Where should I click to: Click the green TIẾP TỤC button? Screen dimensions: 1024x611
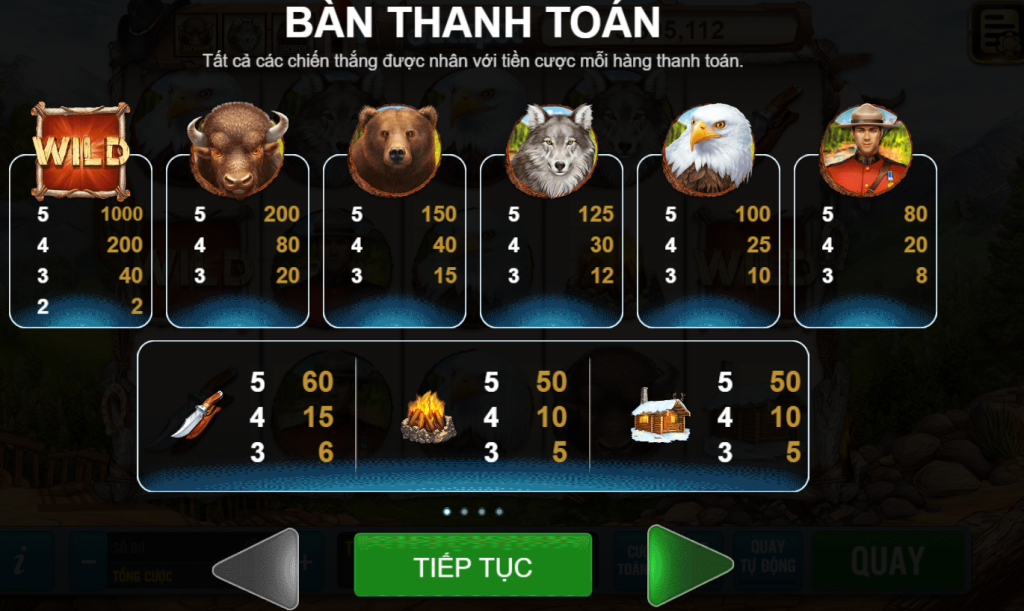click(472, 566)
